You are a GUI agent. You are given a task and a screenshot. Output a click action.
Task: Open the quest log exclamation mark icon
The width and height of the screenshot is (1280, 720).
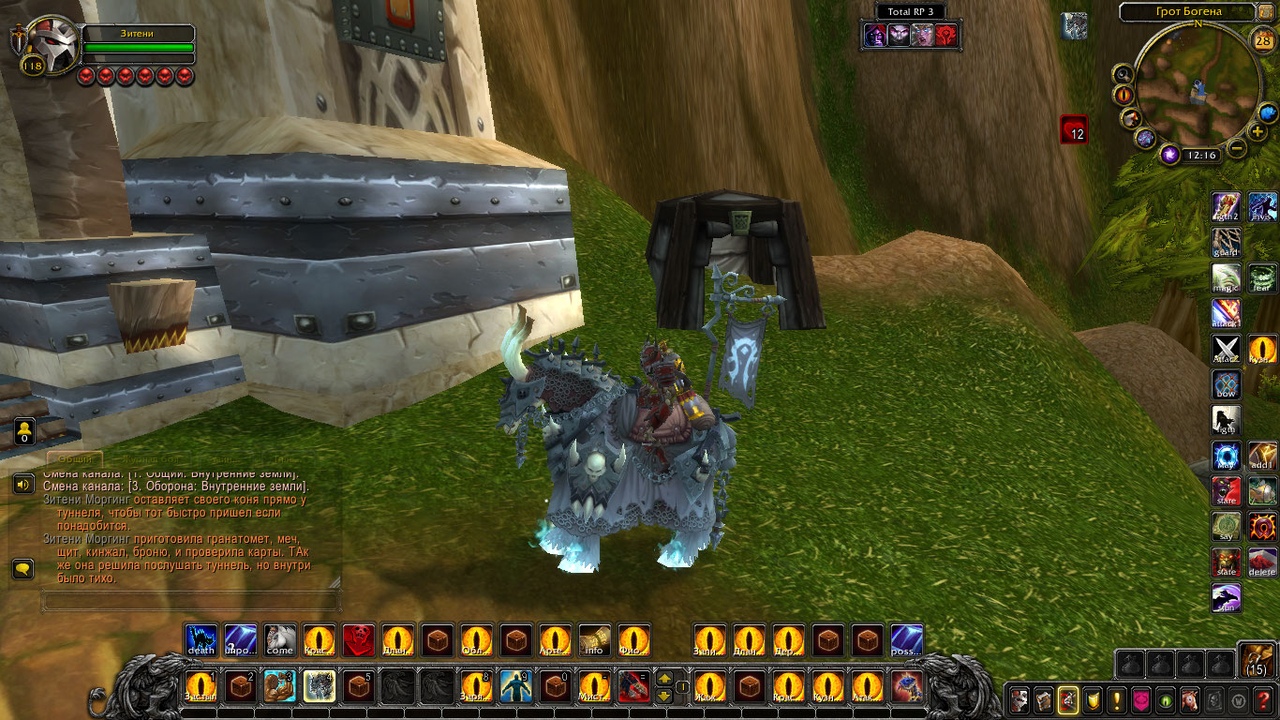click(x=1117, y=700)
